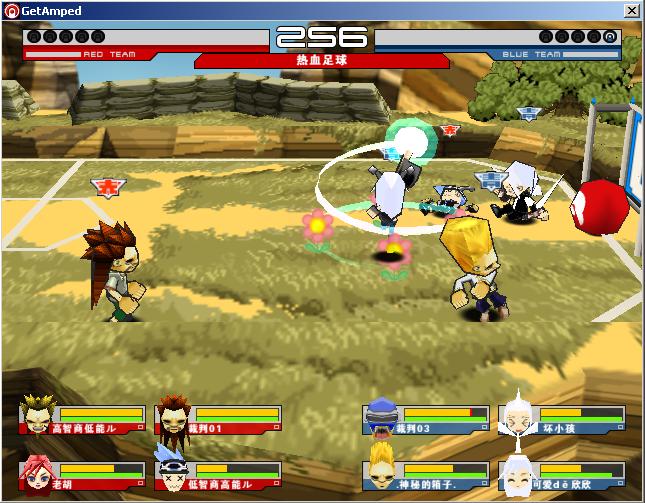645x503 pixels.
Task: Select the 神秘的箱子 player panel
Action: click(x=428, y=474)
